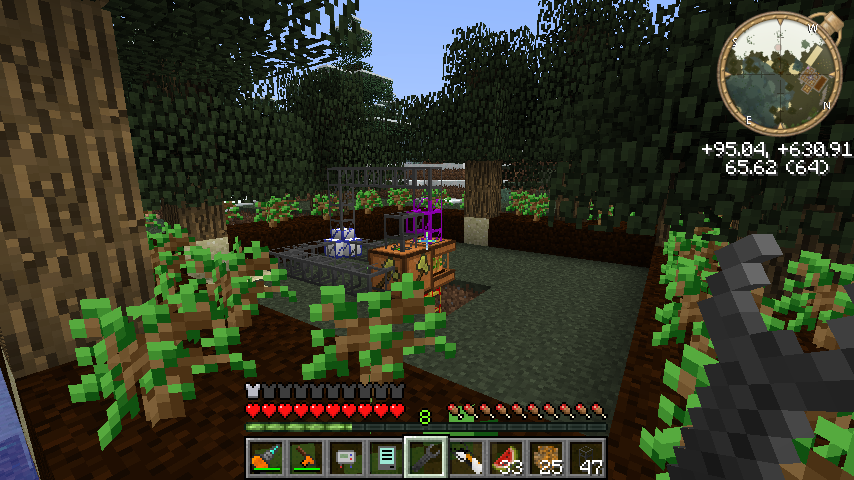Select the mining drill hotbar slot

click(x=263, y=459)
